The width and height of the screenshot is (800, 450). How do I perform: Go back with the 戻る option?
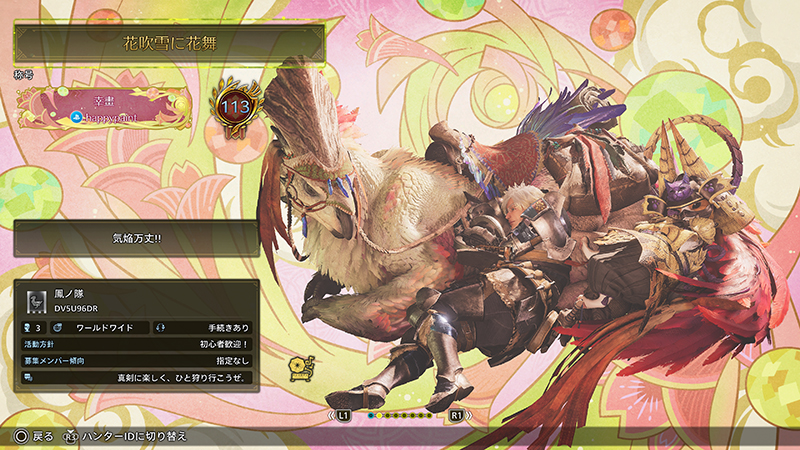point(34,437)
